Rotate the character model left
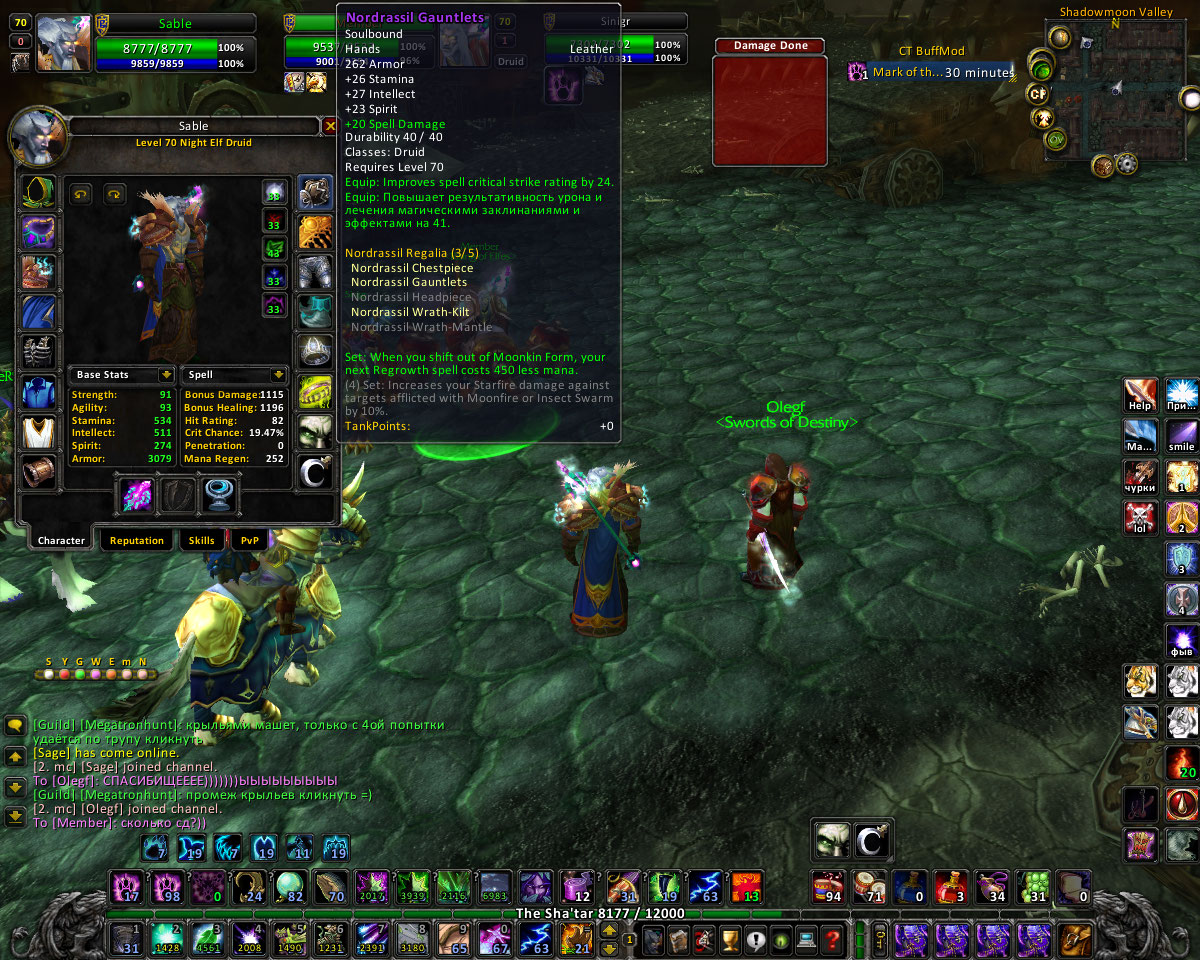 point(82,193)
